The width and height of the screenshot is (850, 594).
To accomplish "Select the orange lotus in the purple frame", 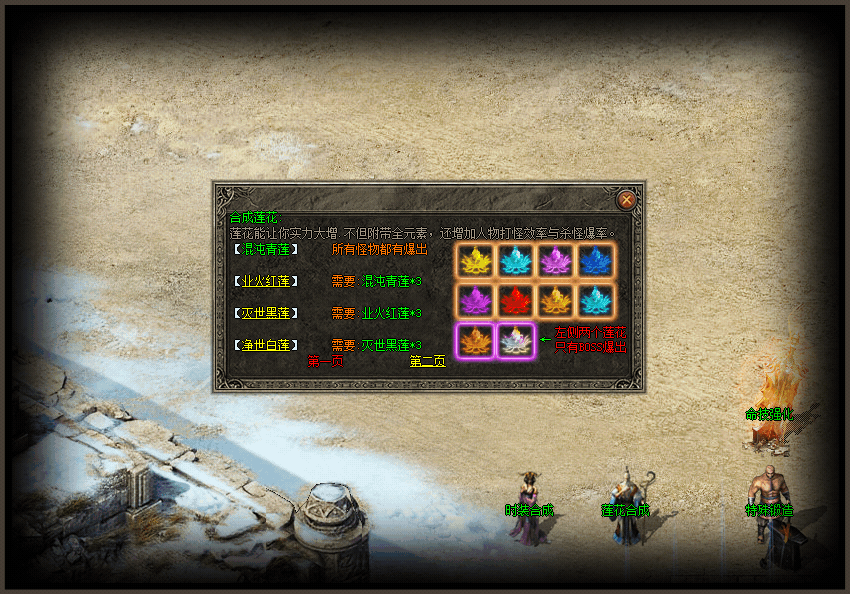I will 474,341.
